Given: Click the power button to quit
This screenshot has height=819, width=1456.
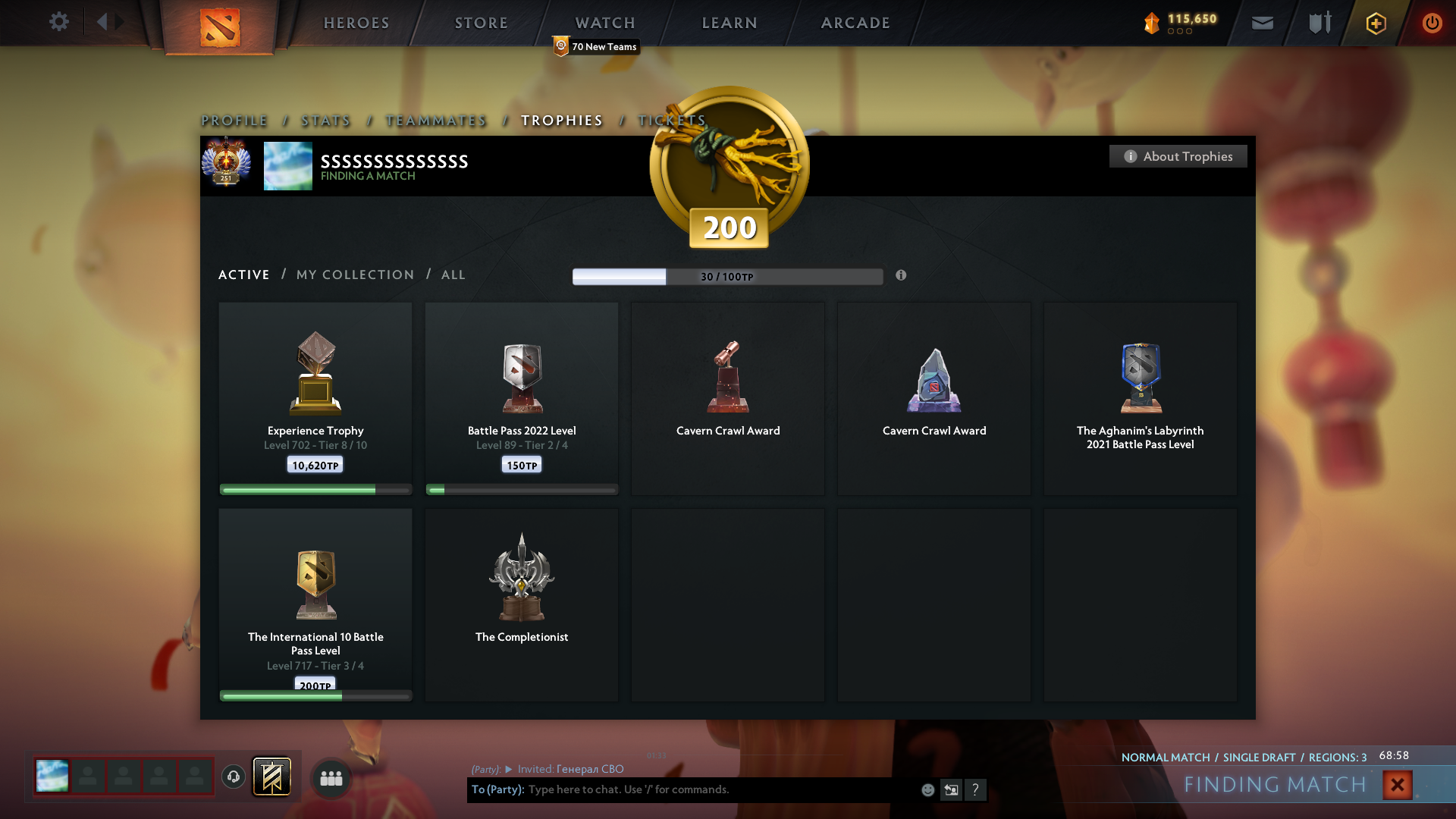Looking at the screenshot, I should point(1432,23).
